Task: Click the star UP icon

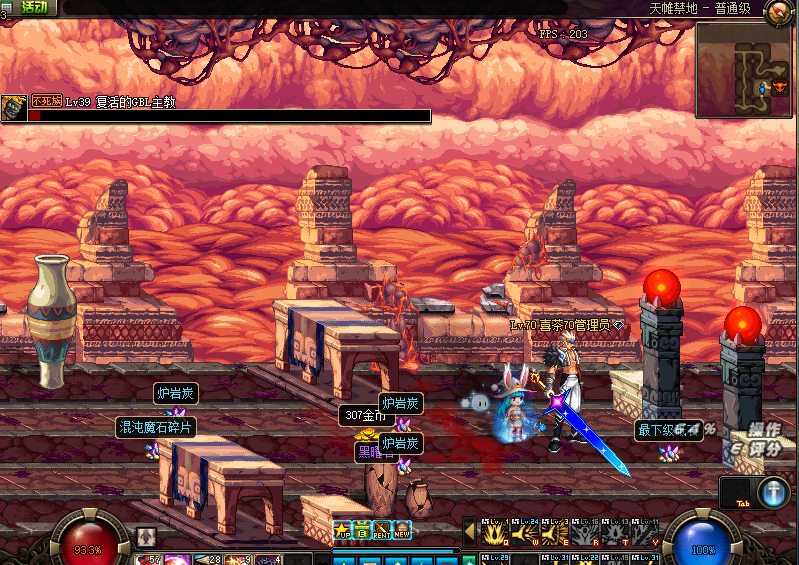Action: click(x=342, y=530)
